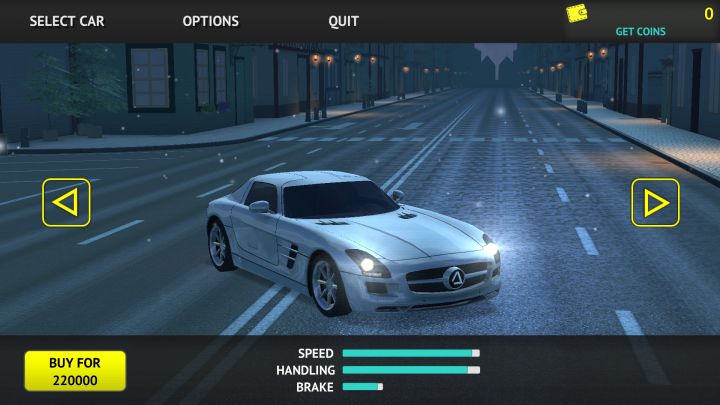
Task: Show the next car with right arrow
Action: (x=655, y=202)
